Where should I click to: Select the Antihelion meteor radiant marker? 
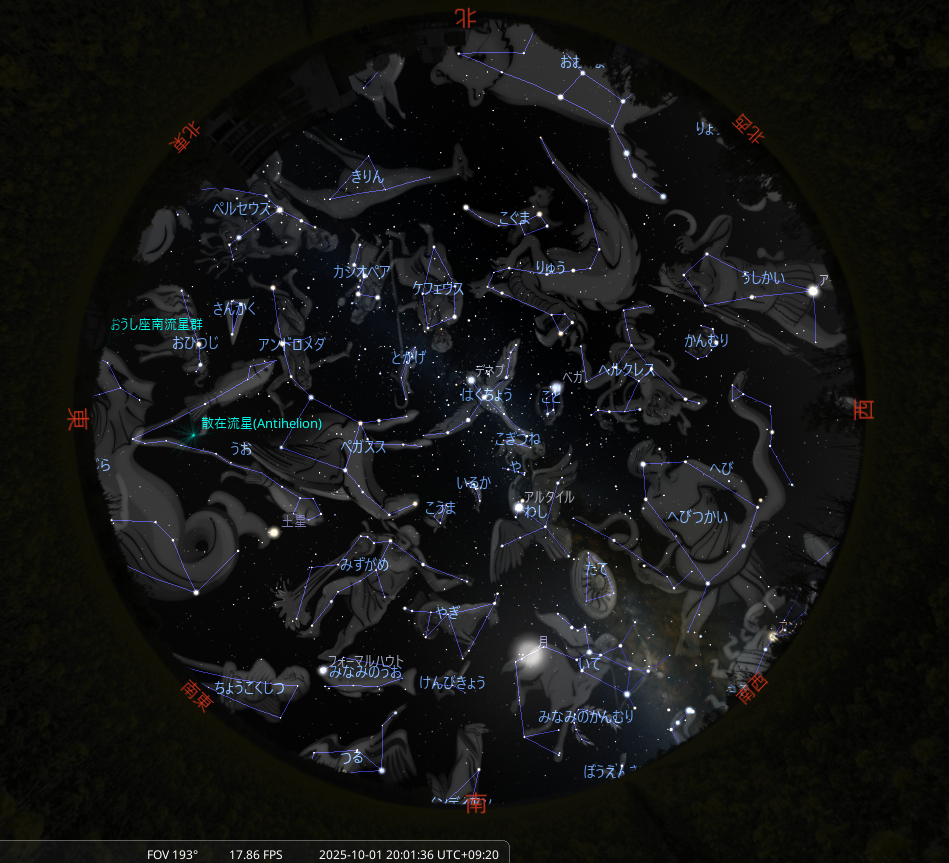(x=190, y=435)
